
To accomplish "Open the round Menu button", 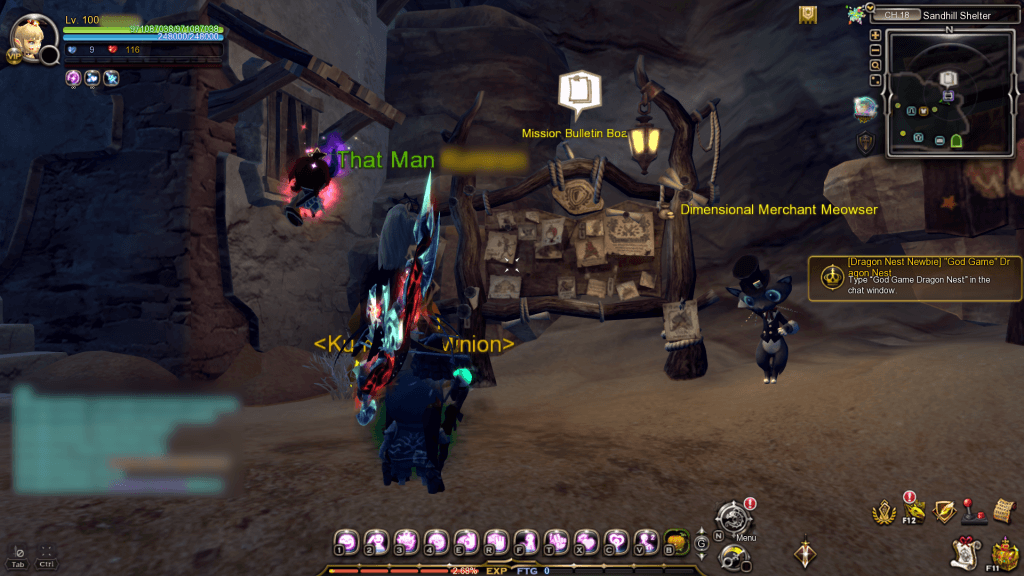I will click(x=732, y=518).
